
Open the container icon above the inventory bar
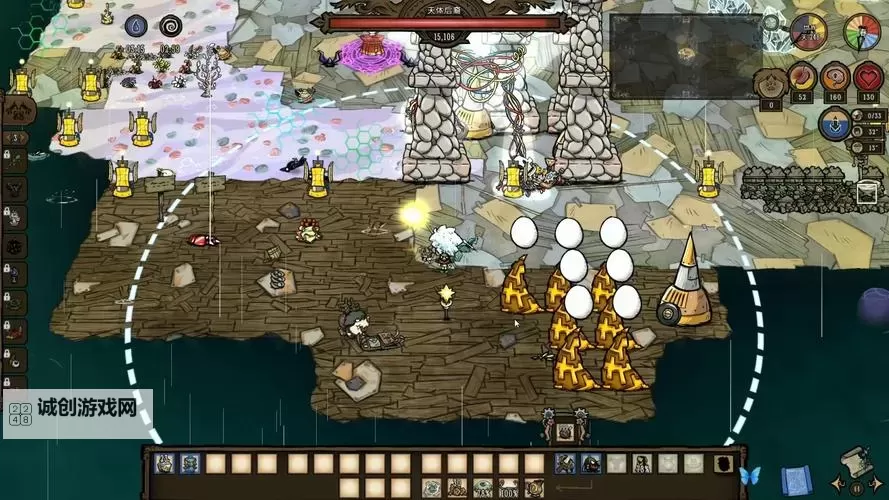click(565, 432)
